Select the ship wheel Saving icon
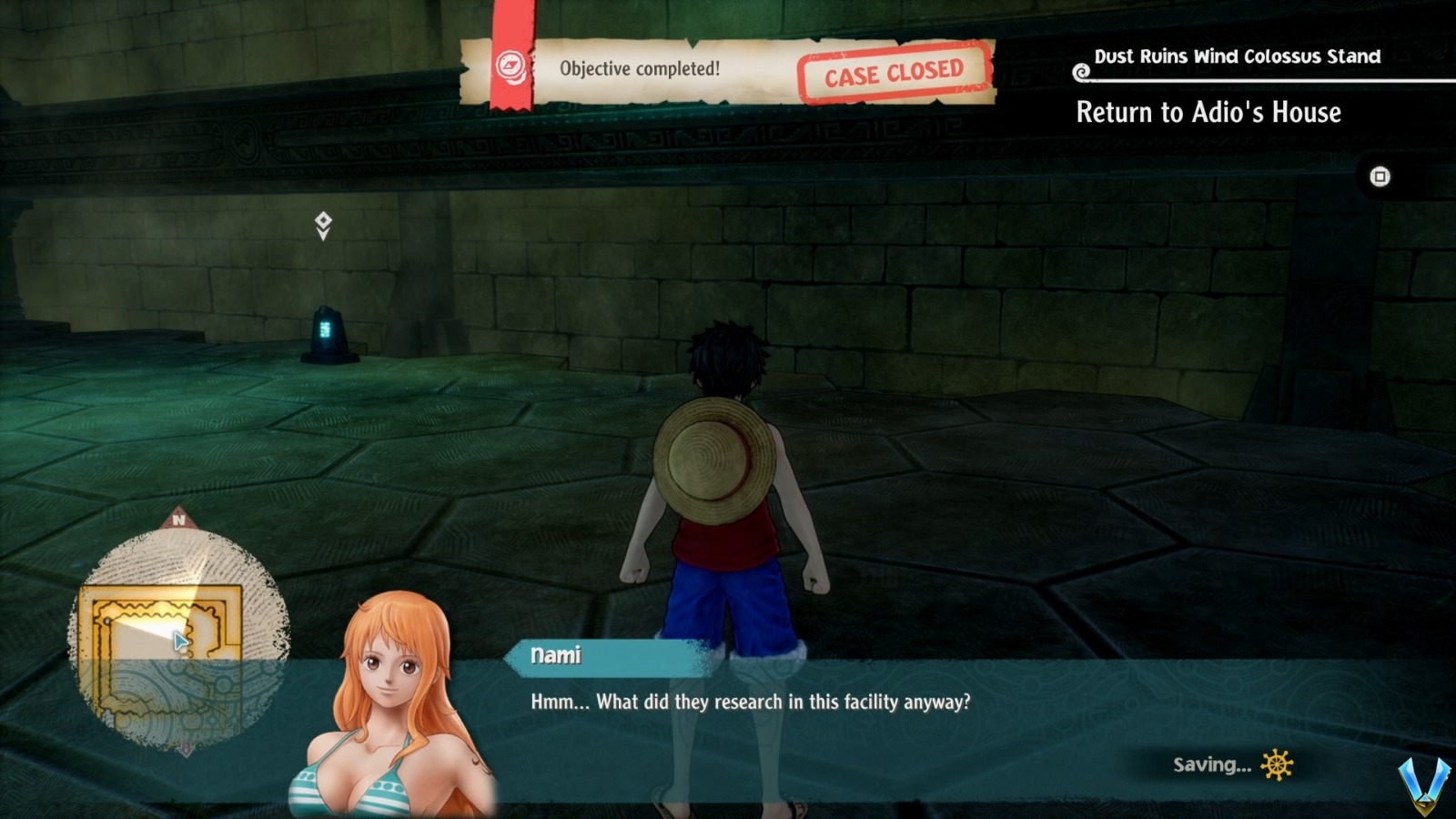The width and height of the screenshot is (1456, 819). (1278, 765)
